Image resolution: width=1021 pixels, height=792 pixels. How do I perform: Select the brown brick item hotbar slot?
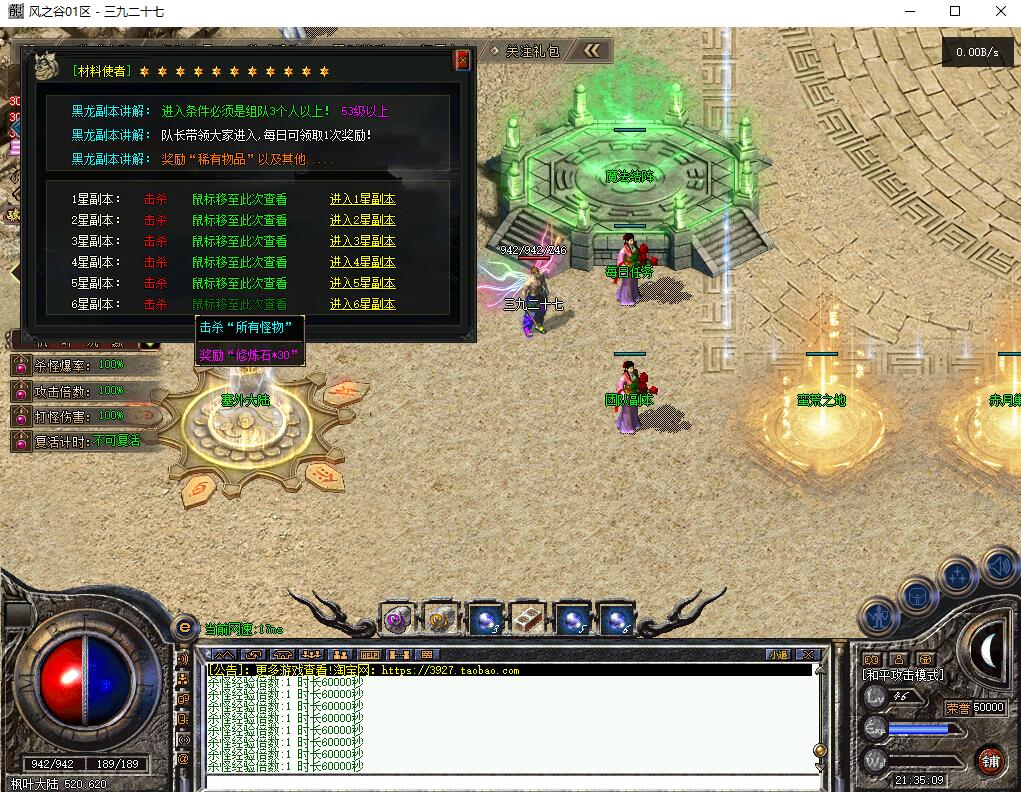coord(527,620)
